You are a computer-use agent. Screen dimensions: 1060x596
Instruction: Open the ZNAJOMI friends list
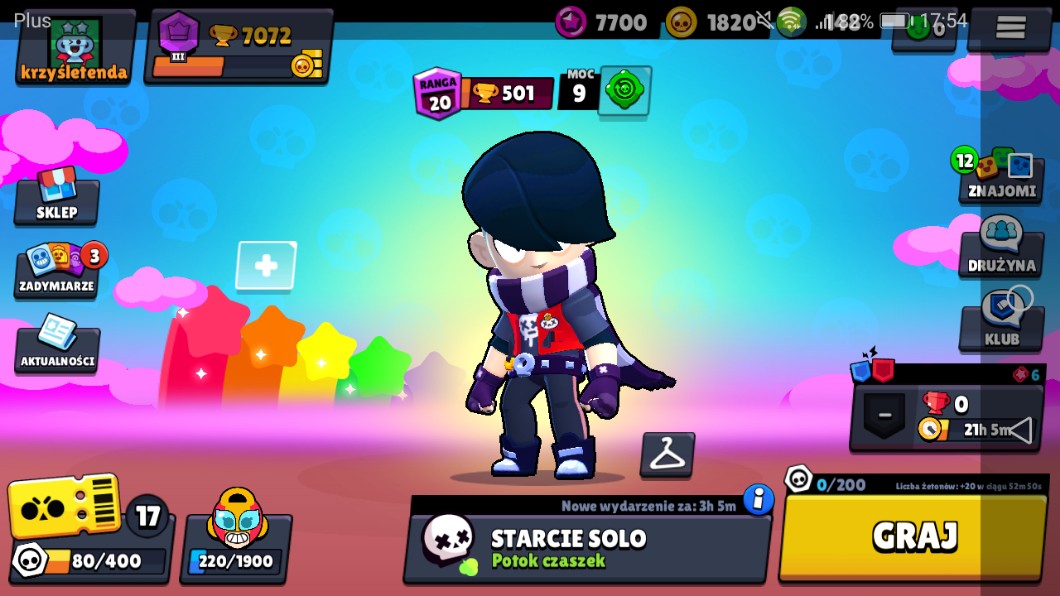coord(1001,176)
